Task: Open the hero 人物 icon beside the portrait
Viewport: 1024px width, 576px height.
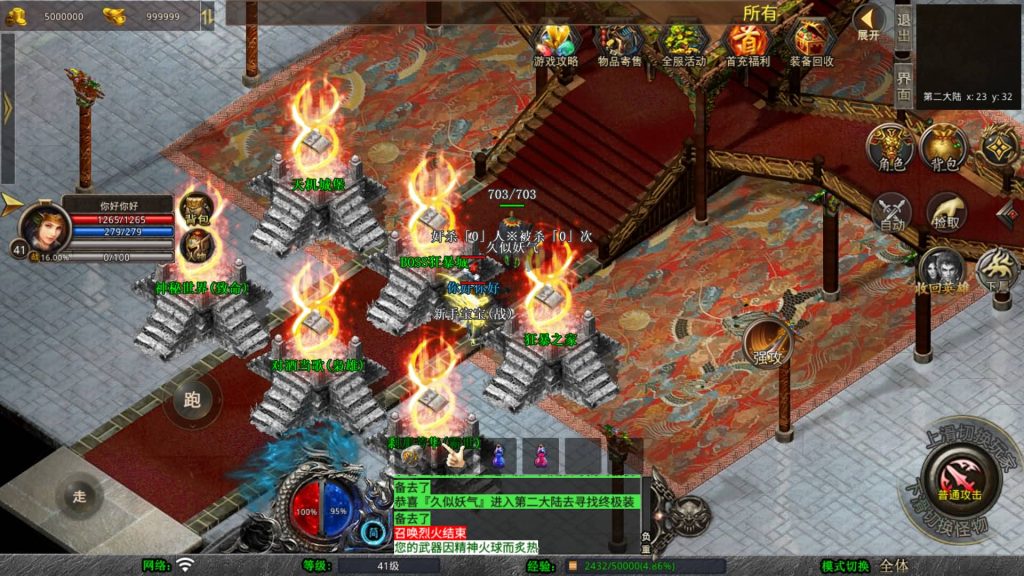Action: [x=197, y=243]
